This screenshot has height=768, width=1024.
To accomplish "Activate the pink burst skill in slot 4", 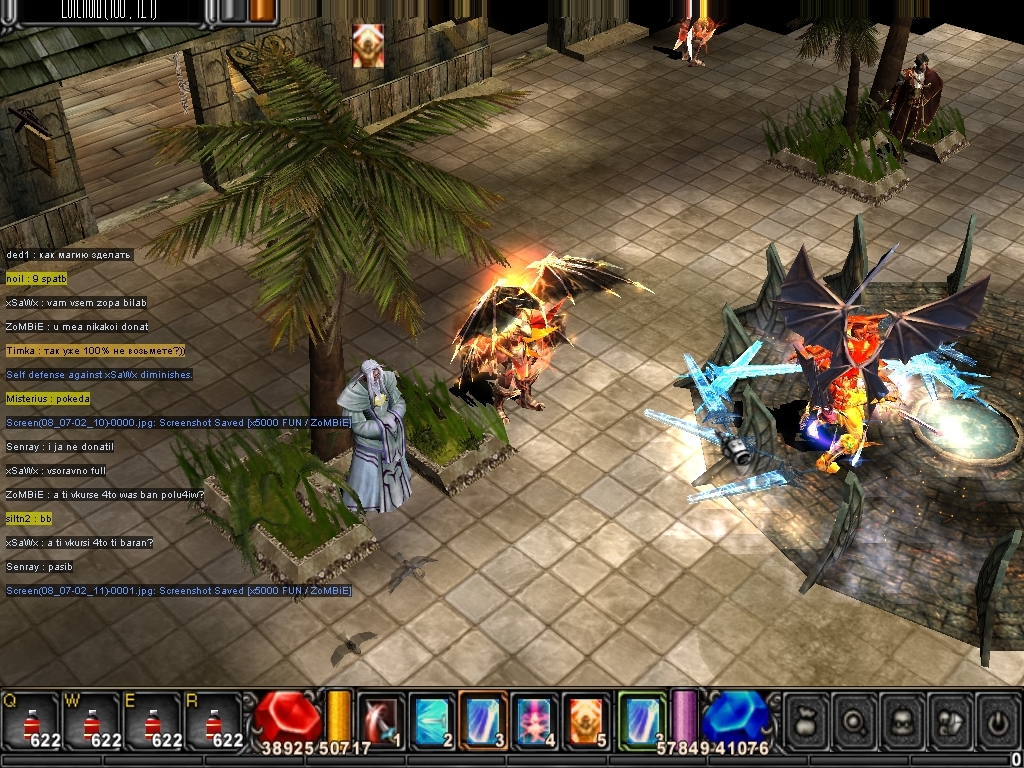I will 535,720.
